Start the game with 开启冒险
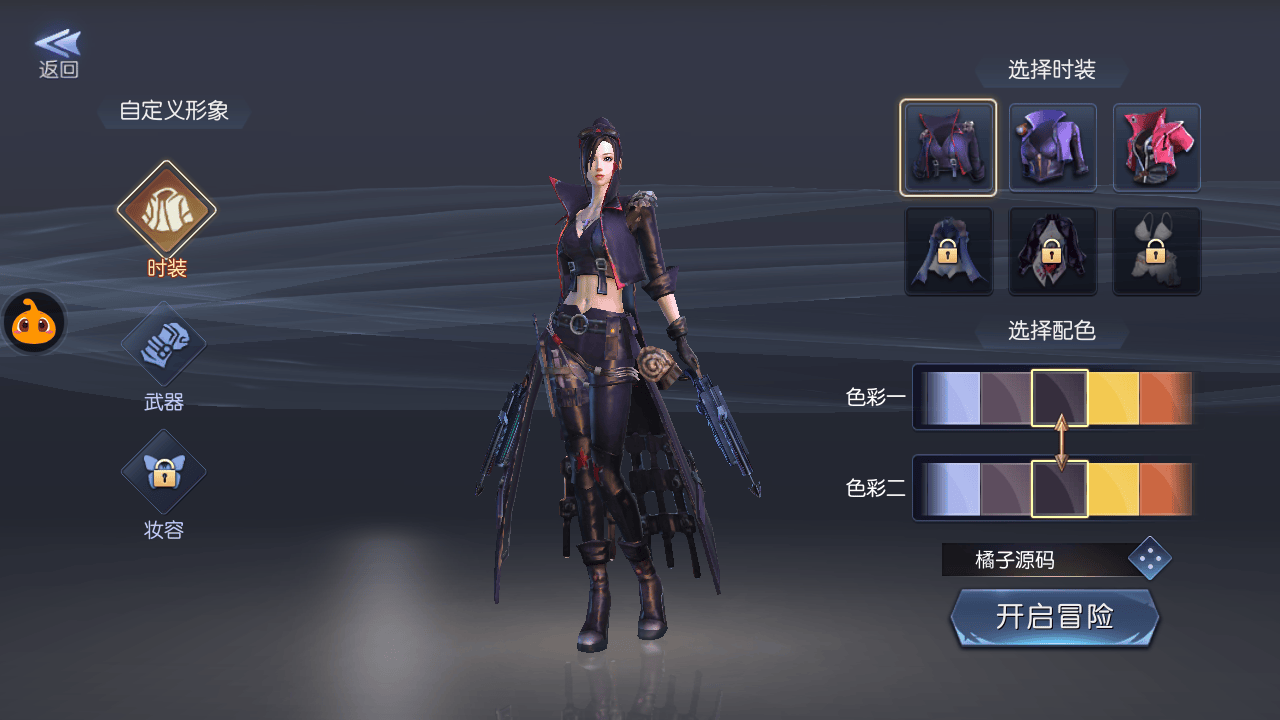This screenshot has width=1280, height=720. tap(1055, 617)
